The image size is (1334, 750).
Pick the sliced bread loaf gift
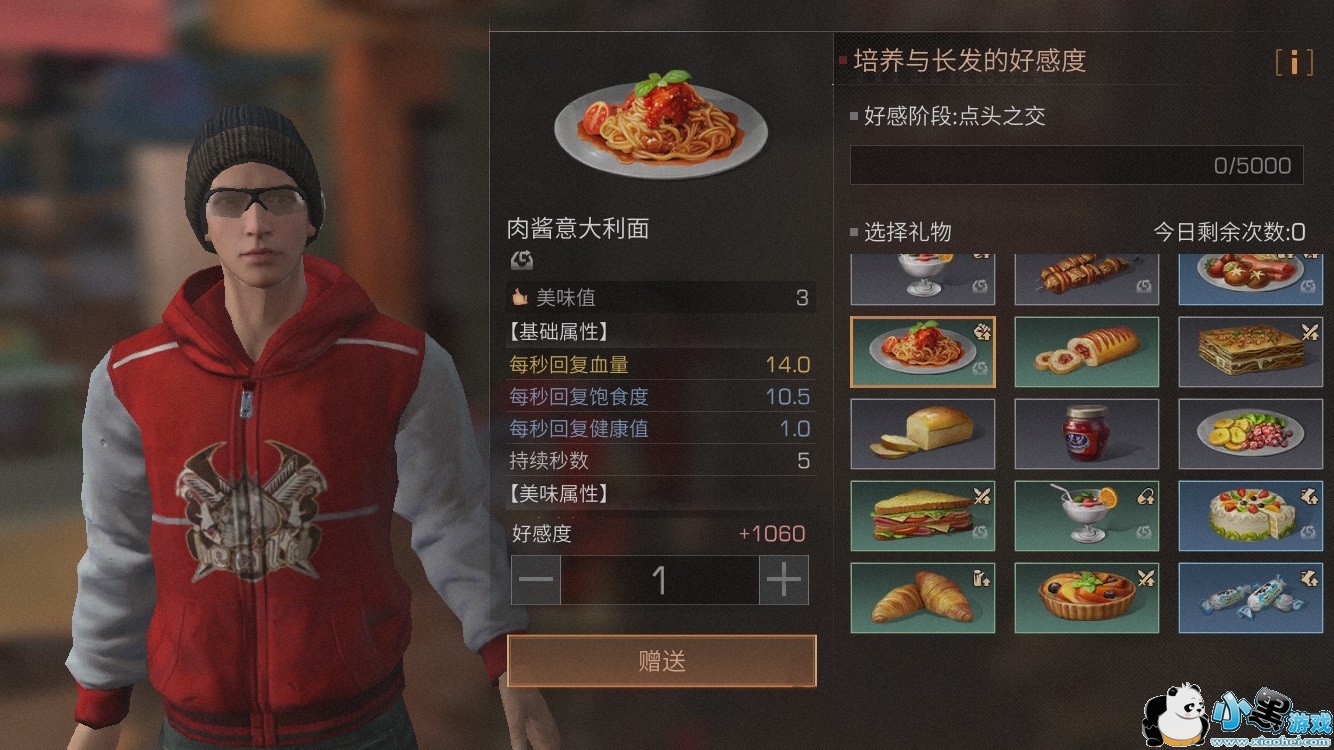(x=923, y=434)
